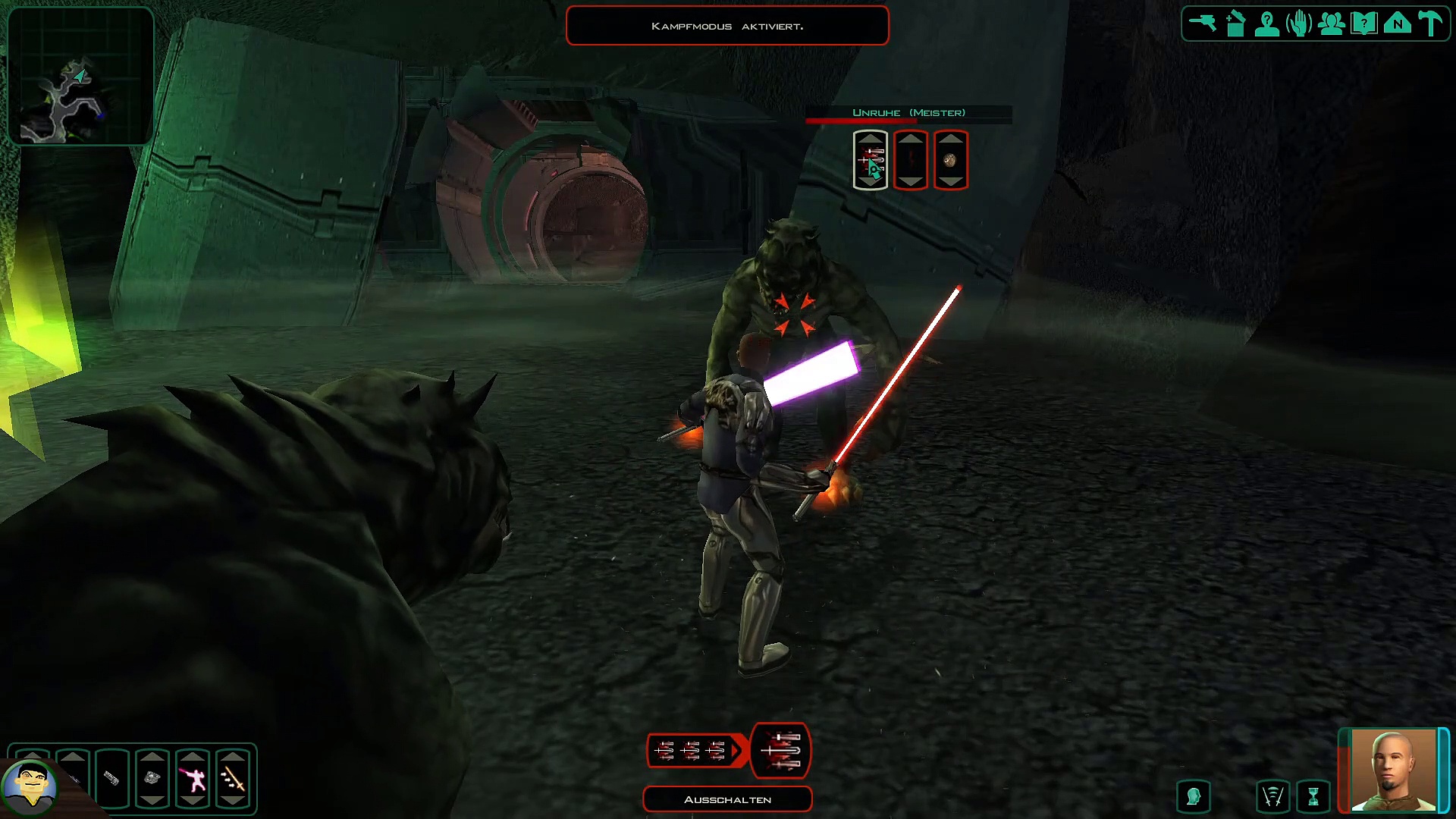This screenshot has height=819, width=1456.
Task: Clear the combat action queue swords icon
Action: (1272, 797)
